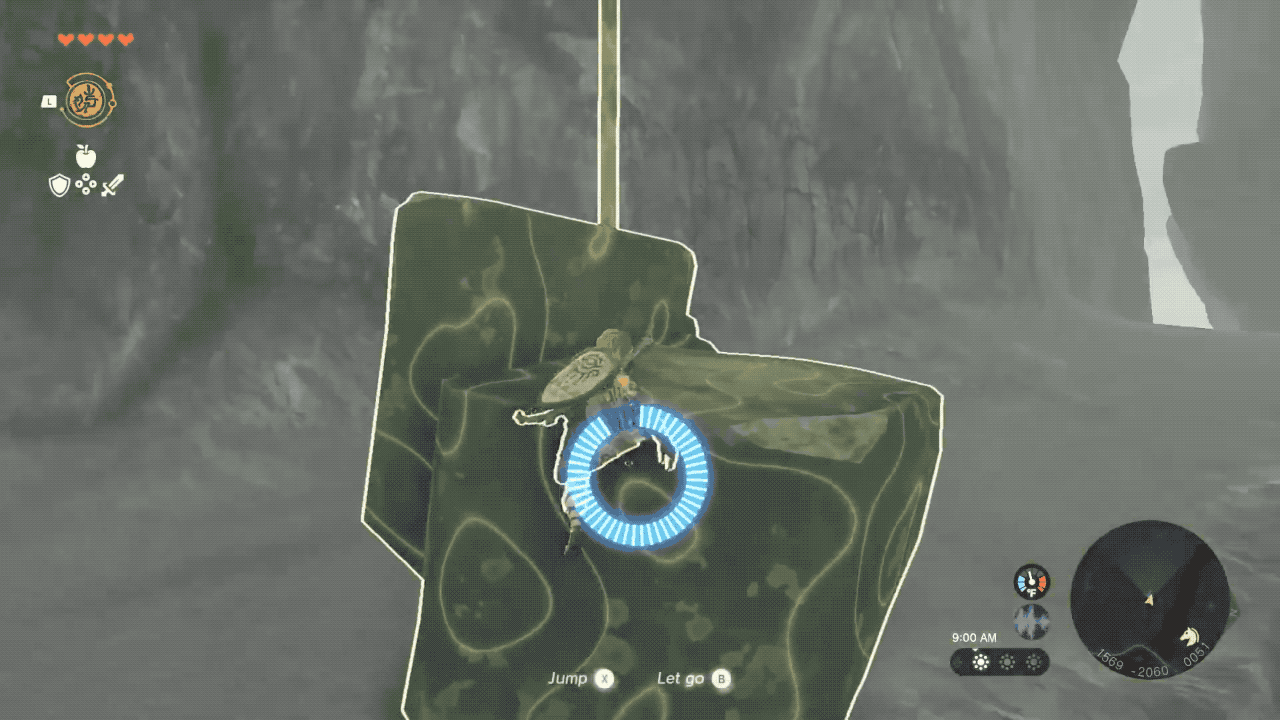Select the circular ability icon beside the L prompt
This screenshot has width=1280, height=720.
[89, 101]
